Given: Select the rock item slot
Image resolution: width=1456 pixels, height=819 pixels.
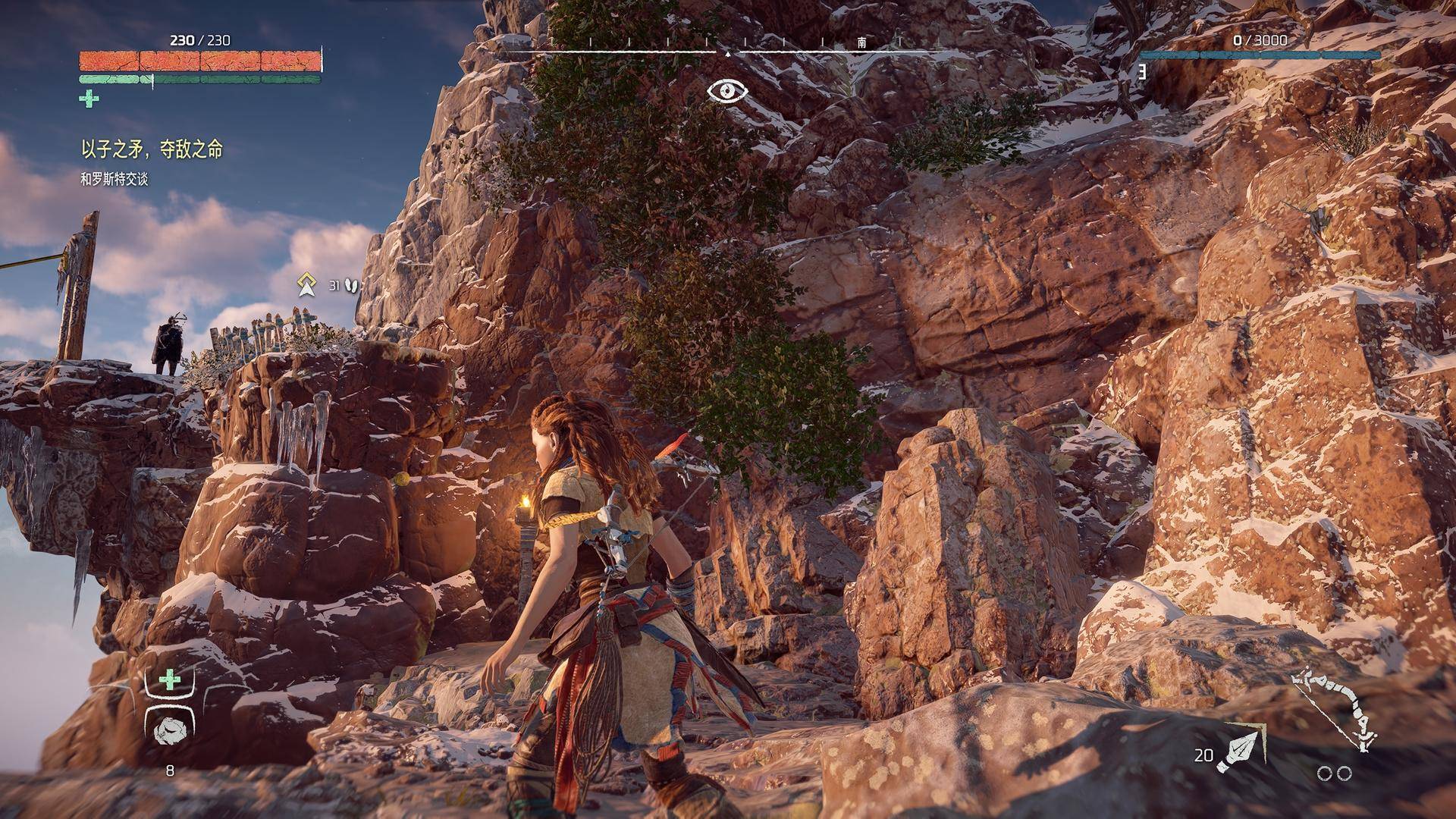Looking at the screenshot, I should [x=168, y=730].
